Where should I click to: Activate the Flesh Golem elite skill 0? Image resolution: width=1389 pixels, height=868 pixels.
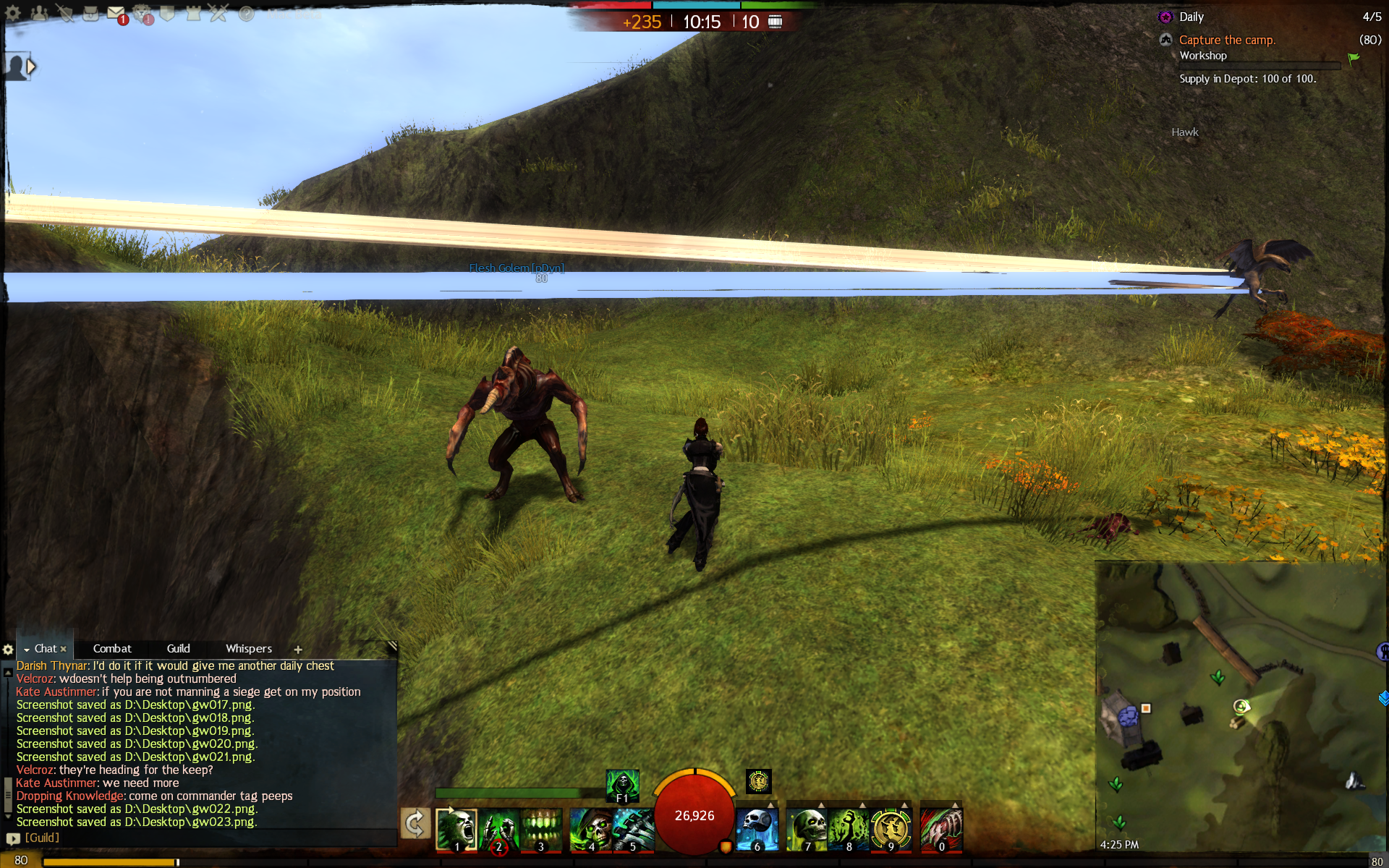tap(941, 829)
